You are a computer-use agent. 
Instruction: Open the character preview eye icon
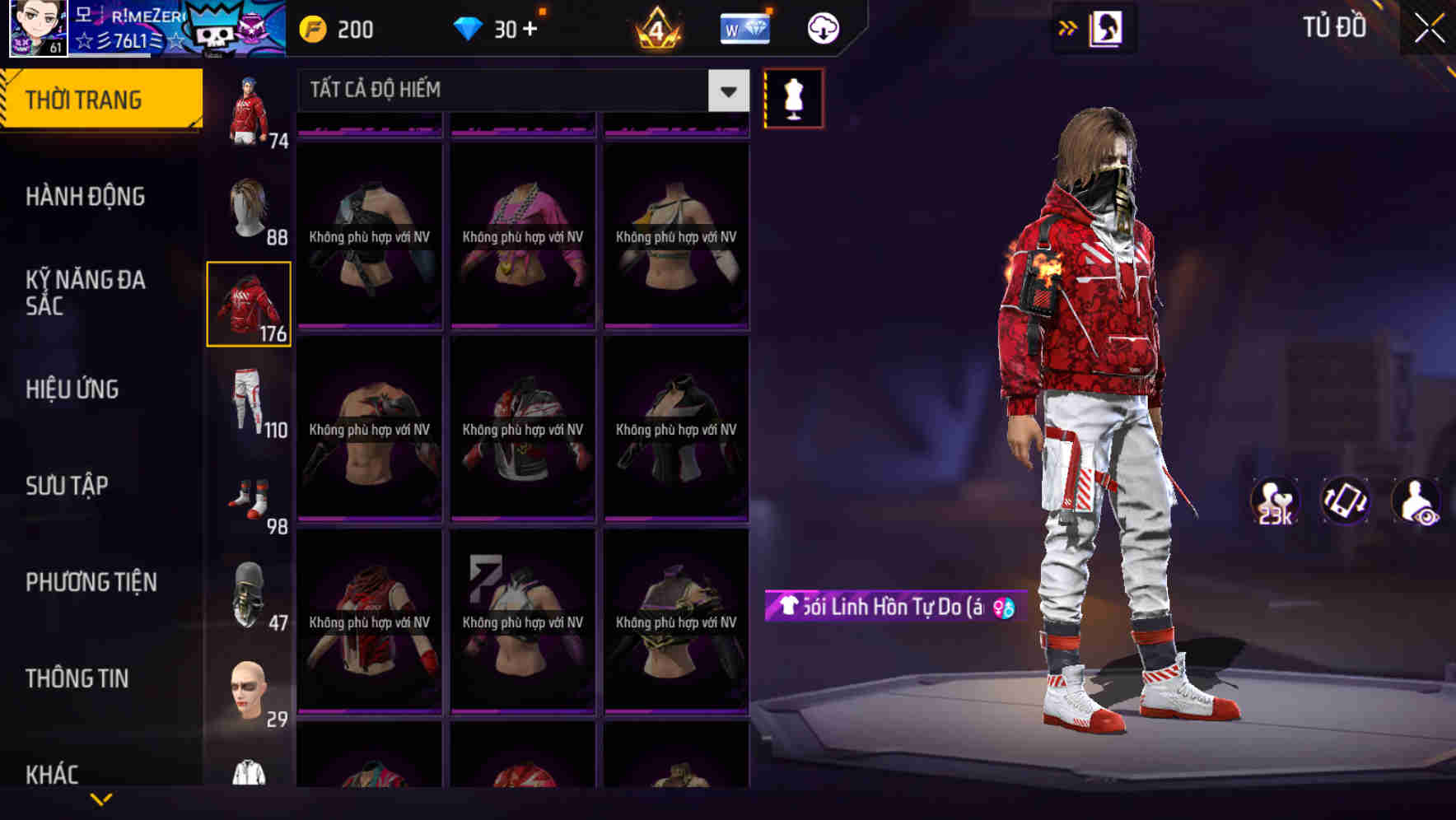click(1417, 501)
